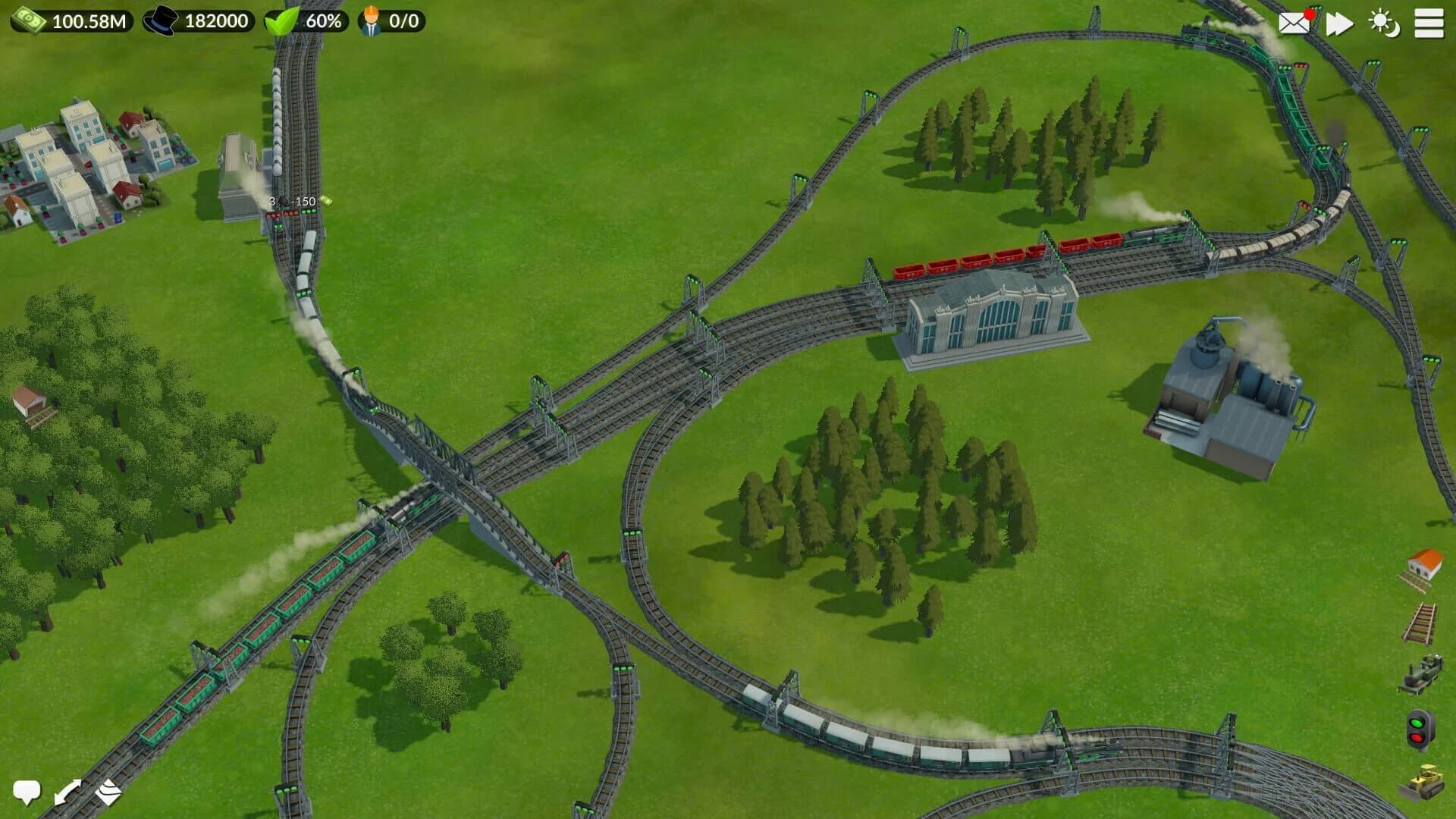
Task: Open the hamburger main menu
Action: click(x=1430, y=24)
